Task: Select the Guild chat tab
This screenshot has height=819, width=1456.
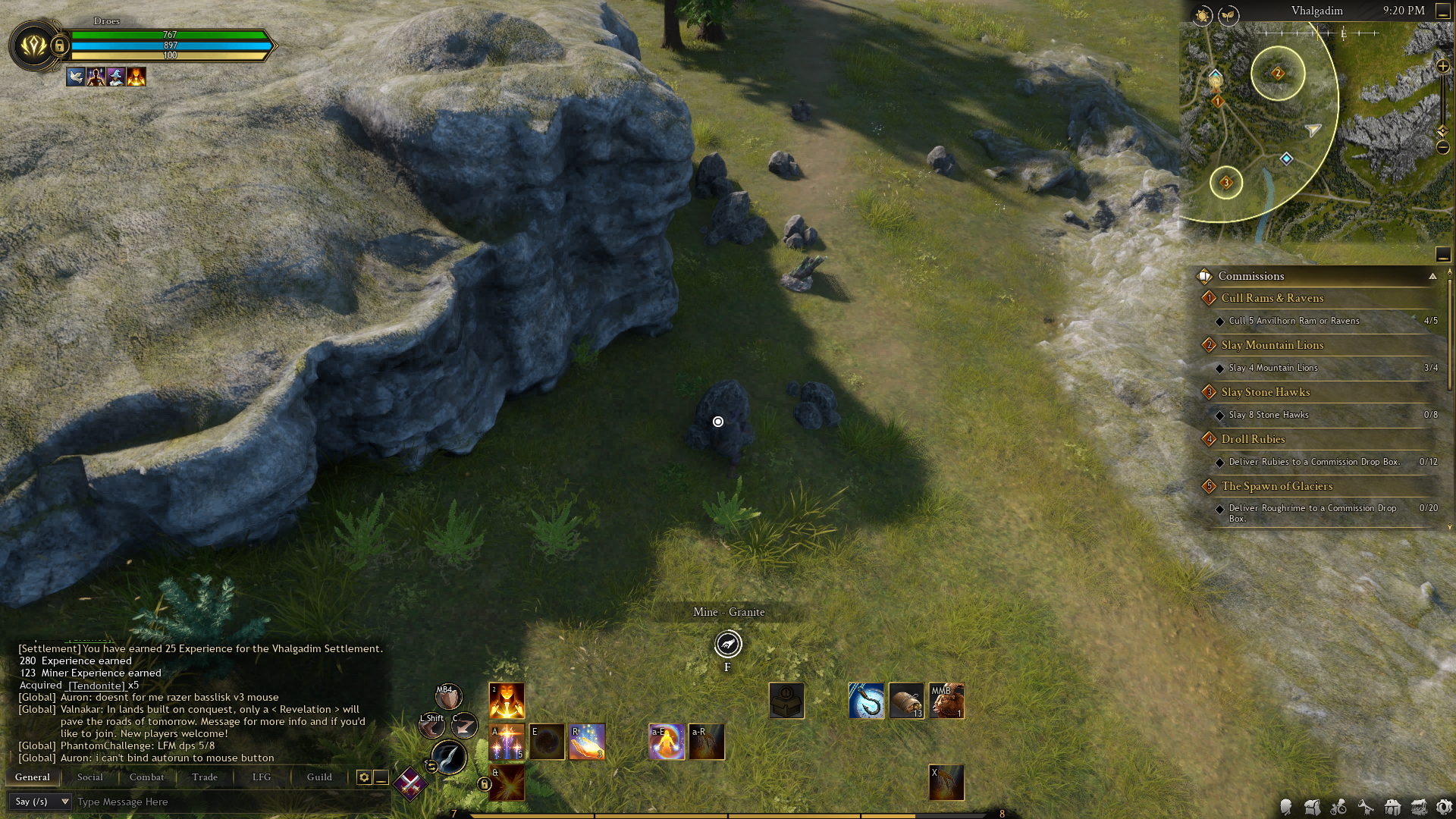Action: coord(319,777)
